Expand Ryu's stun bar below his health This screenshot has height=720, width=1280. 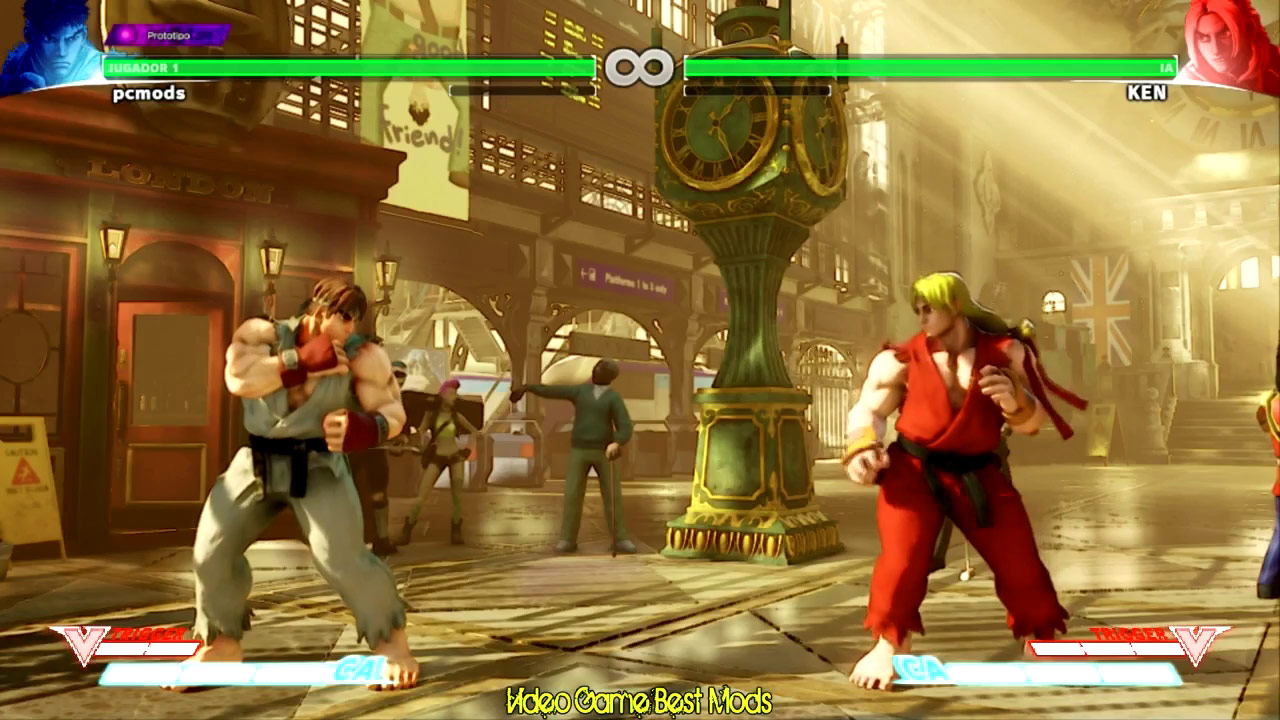520,90
